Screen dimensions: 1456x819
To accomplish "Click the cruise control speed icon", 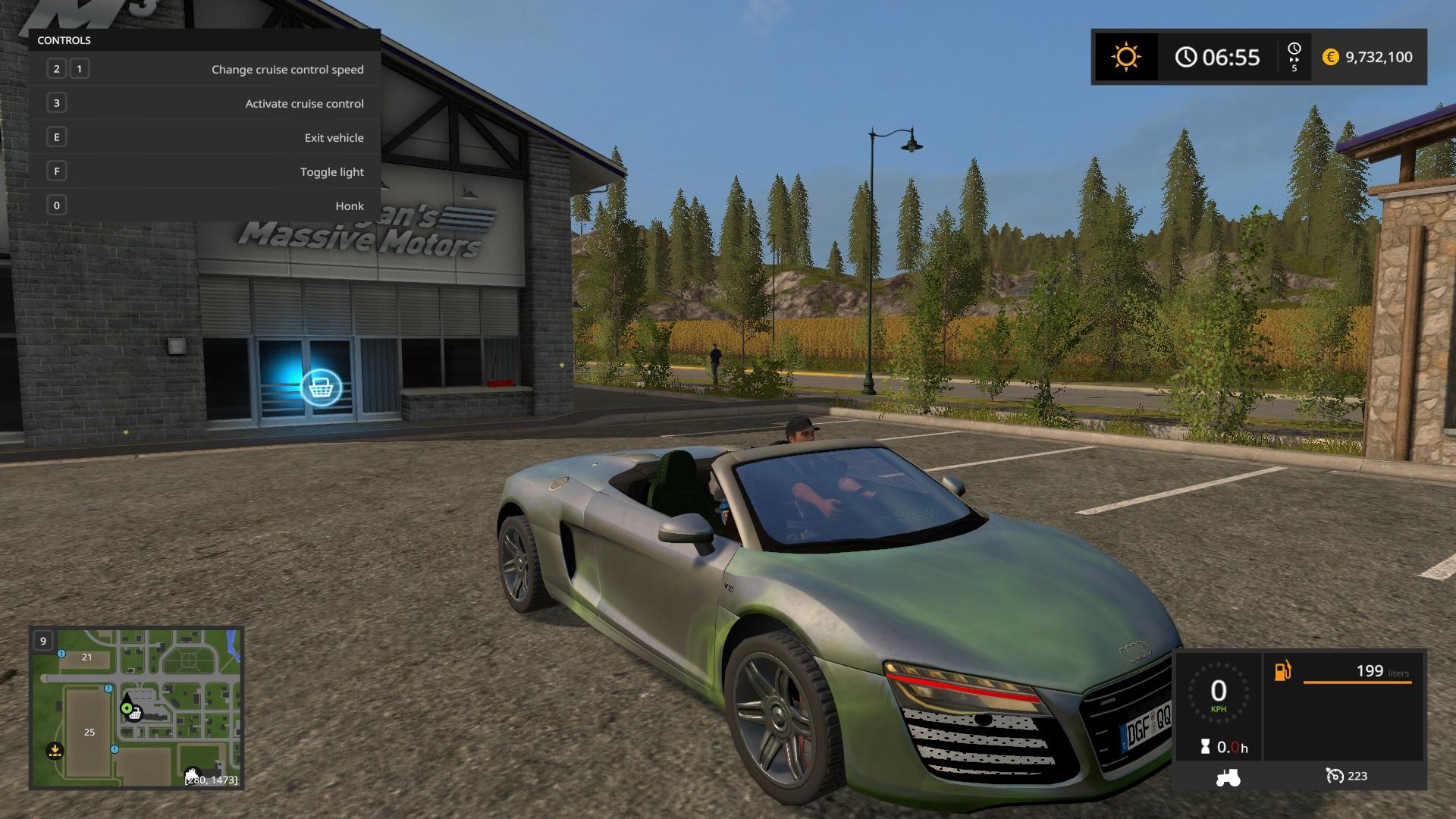I will coord(1334,776).
